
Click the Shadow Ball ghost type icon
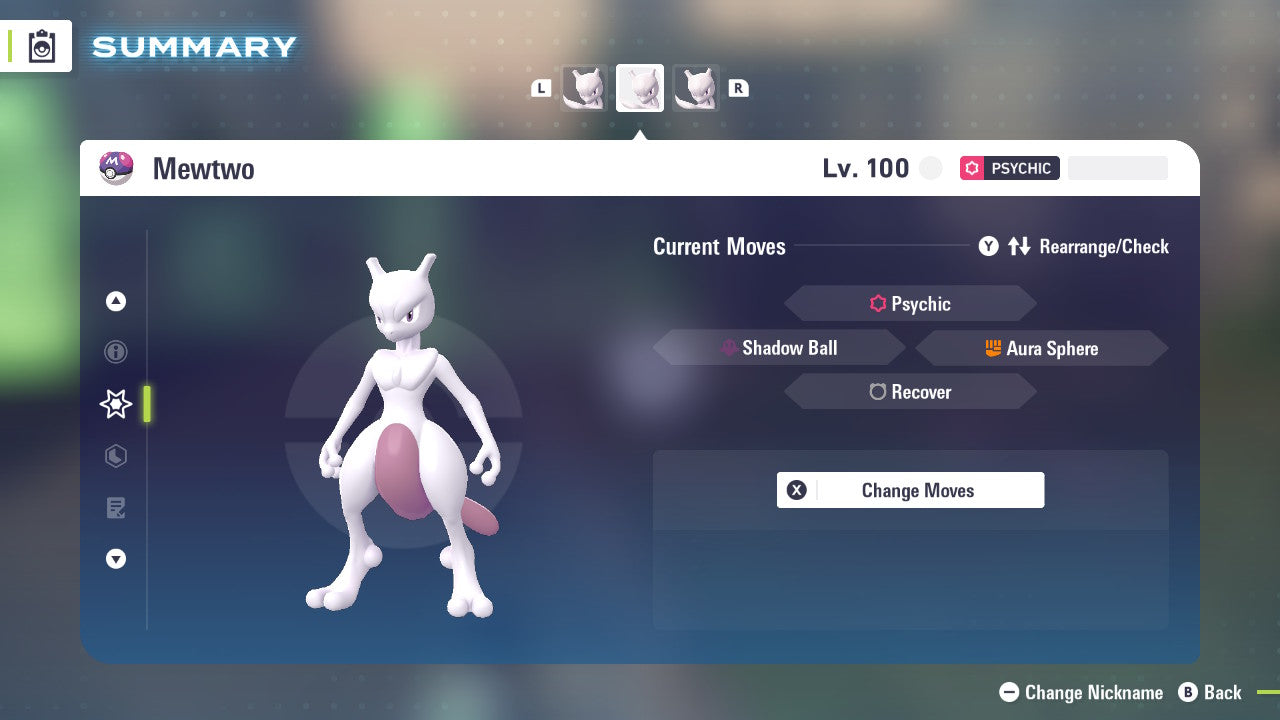(728, 348)
